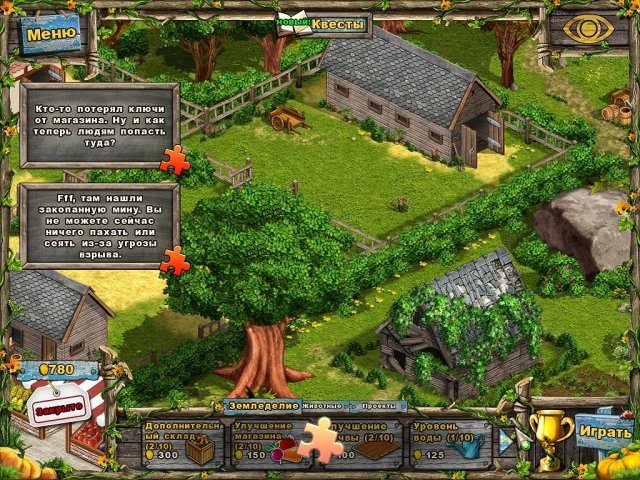Open the Меню button

pyautogui.click(x=51, y=33)
